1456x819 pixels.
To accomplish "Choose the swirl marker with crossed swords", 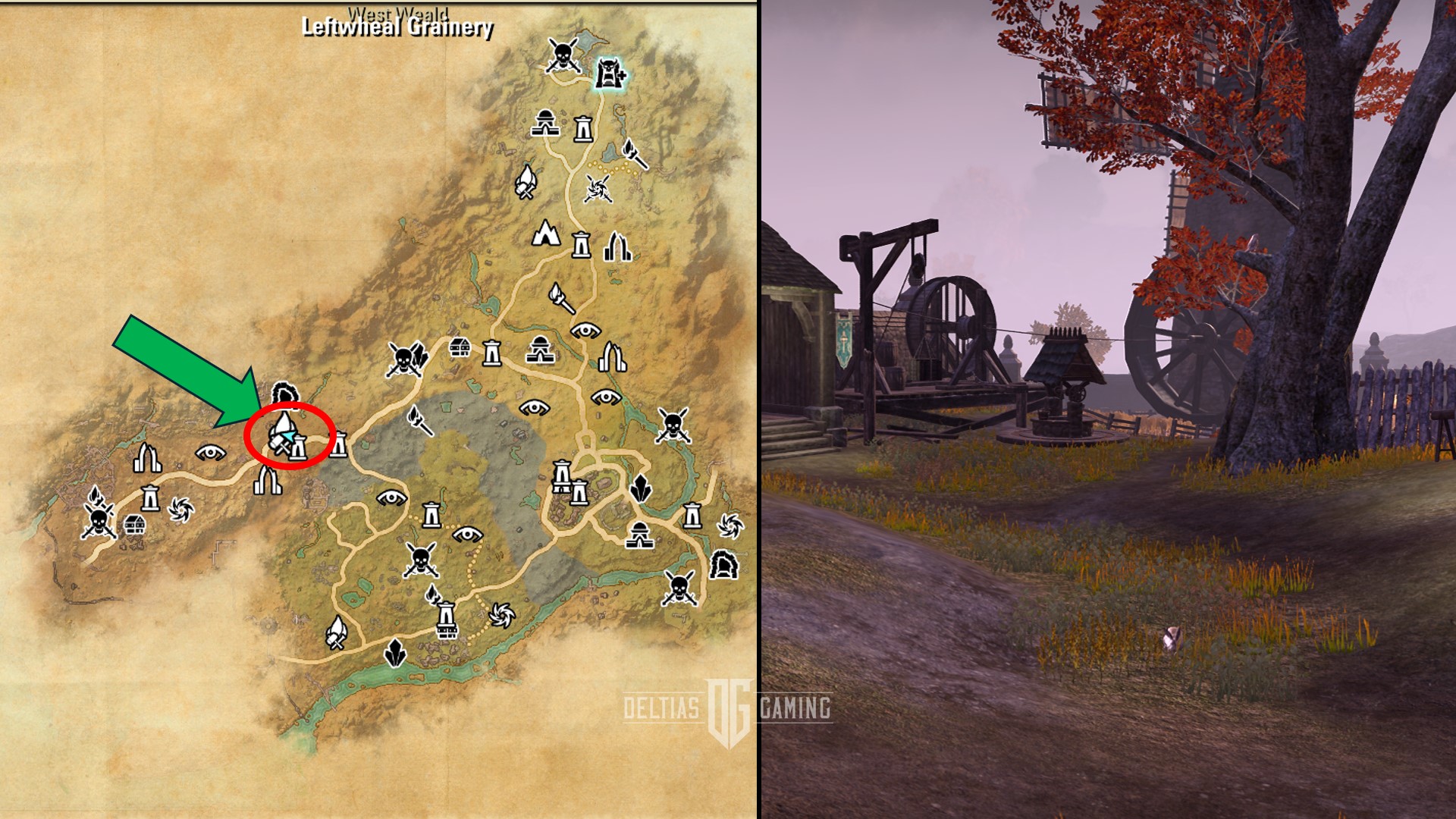I will [x=598, y=188].
